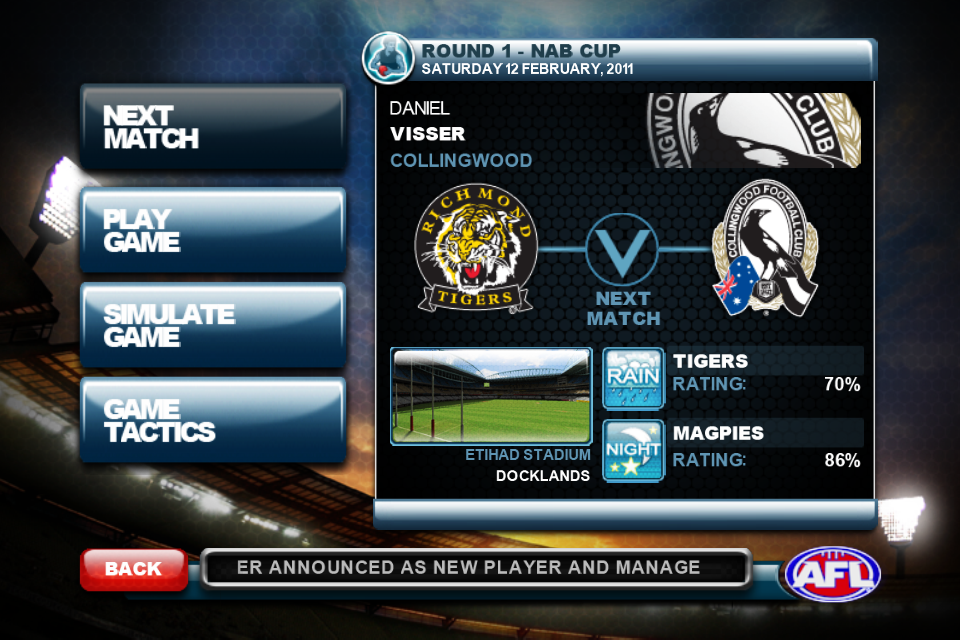This screenshot has width=960, height=640.
Task: Click the Etihad Stadium thumbnail
Action: [x=491, y=395]
